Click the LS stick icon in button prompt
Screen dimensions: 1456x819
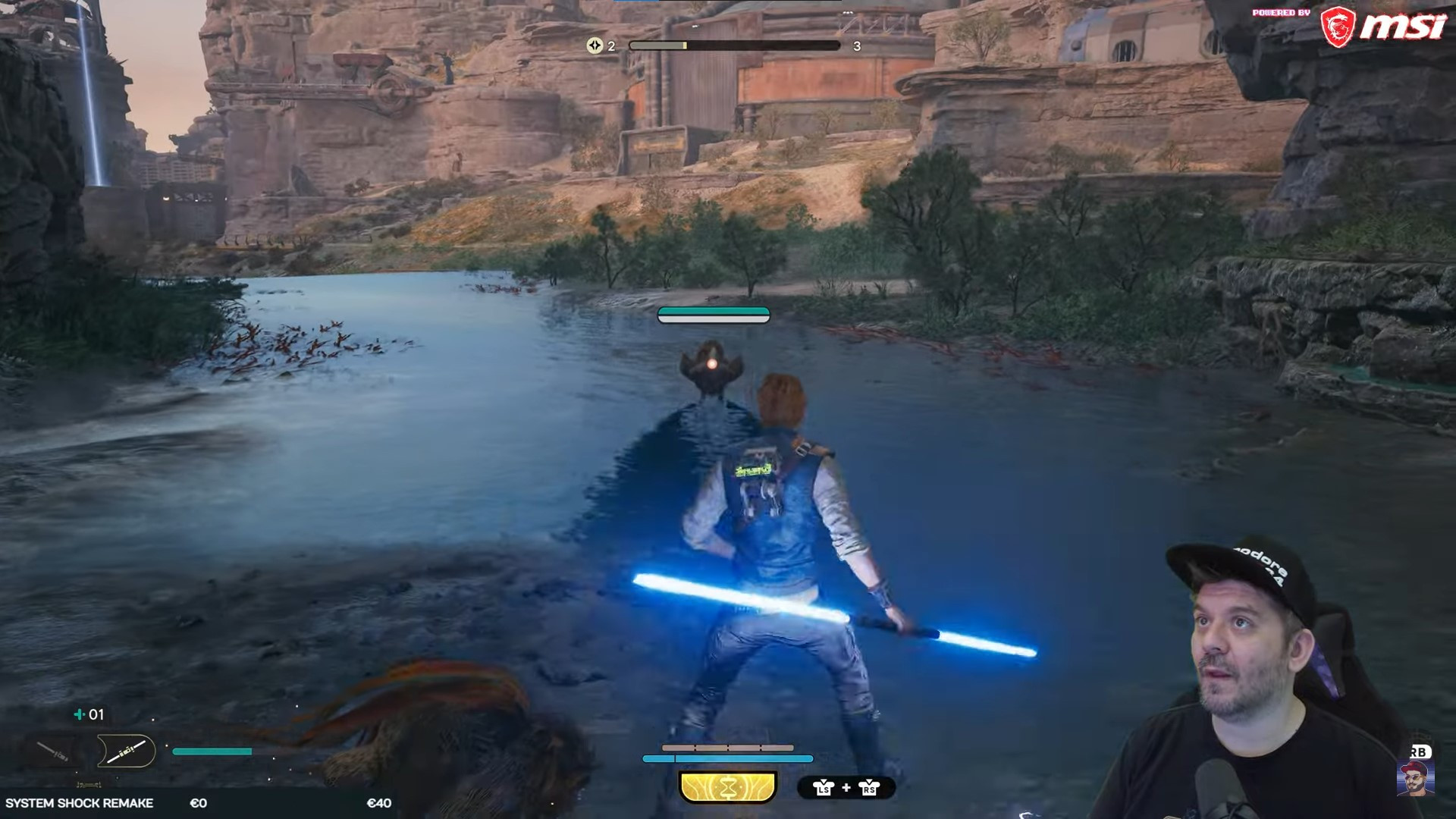click(x=824, y=789)
